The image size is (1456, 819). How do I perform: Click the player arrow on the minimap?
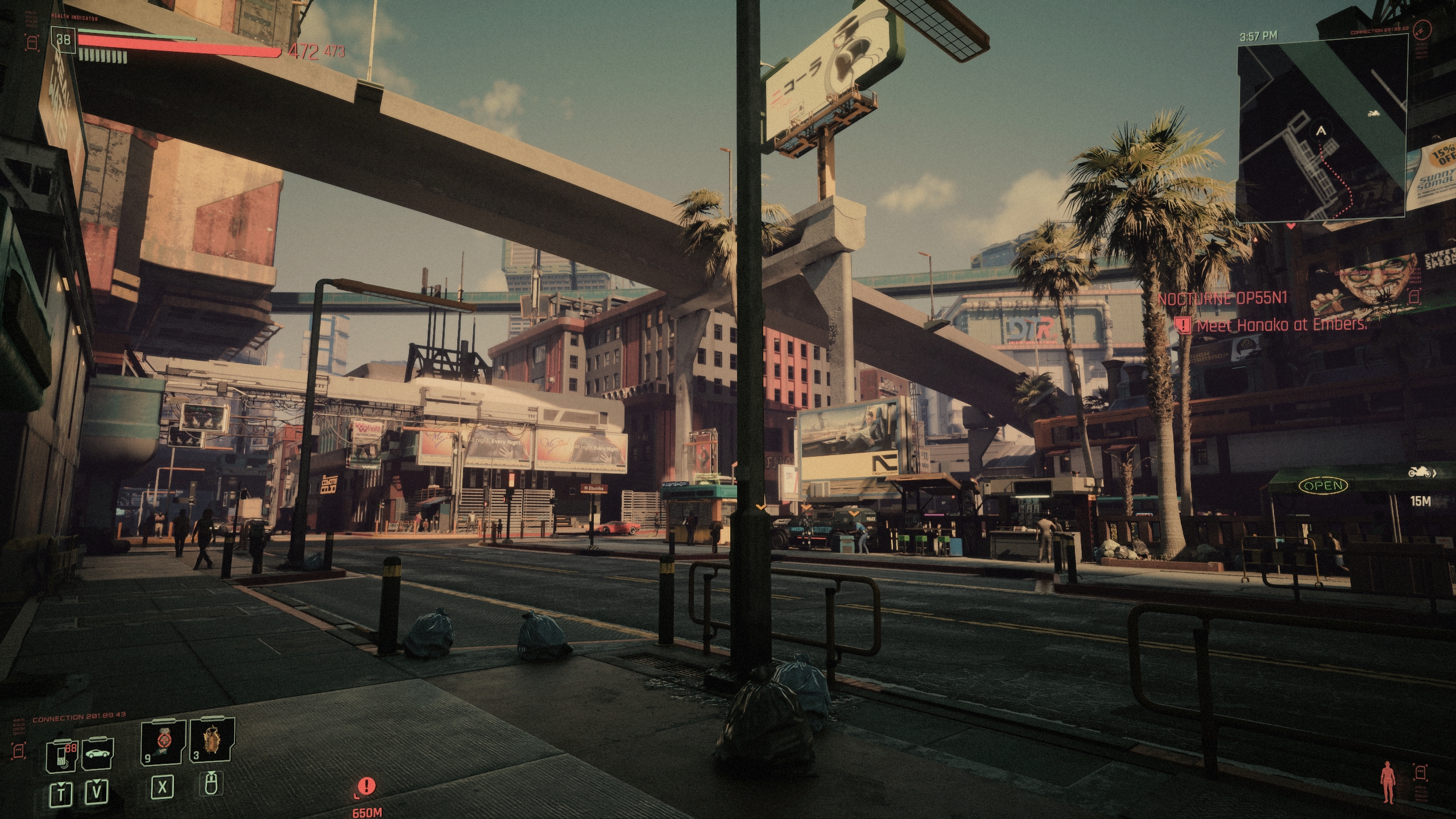(1321, 131)
